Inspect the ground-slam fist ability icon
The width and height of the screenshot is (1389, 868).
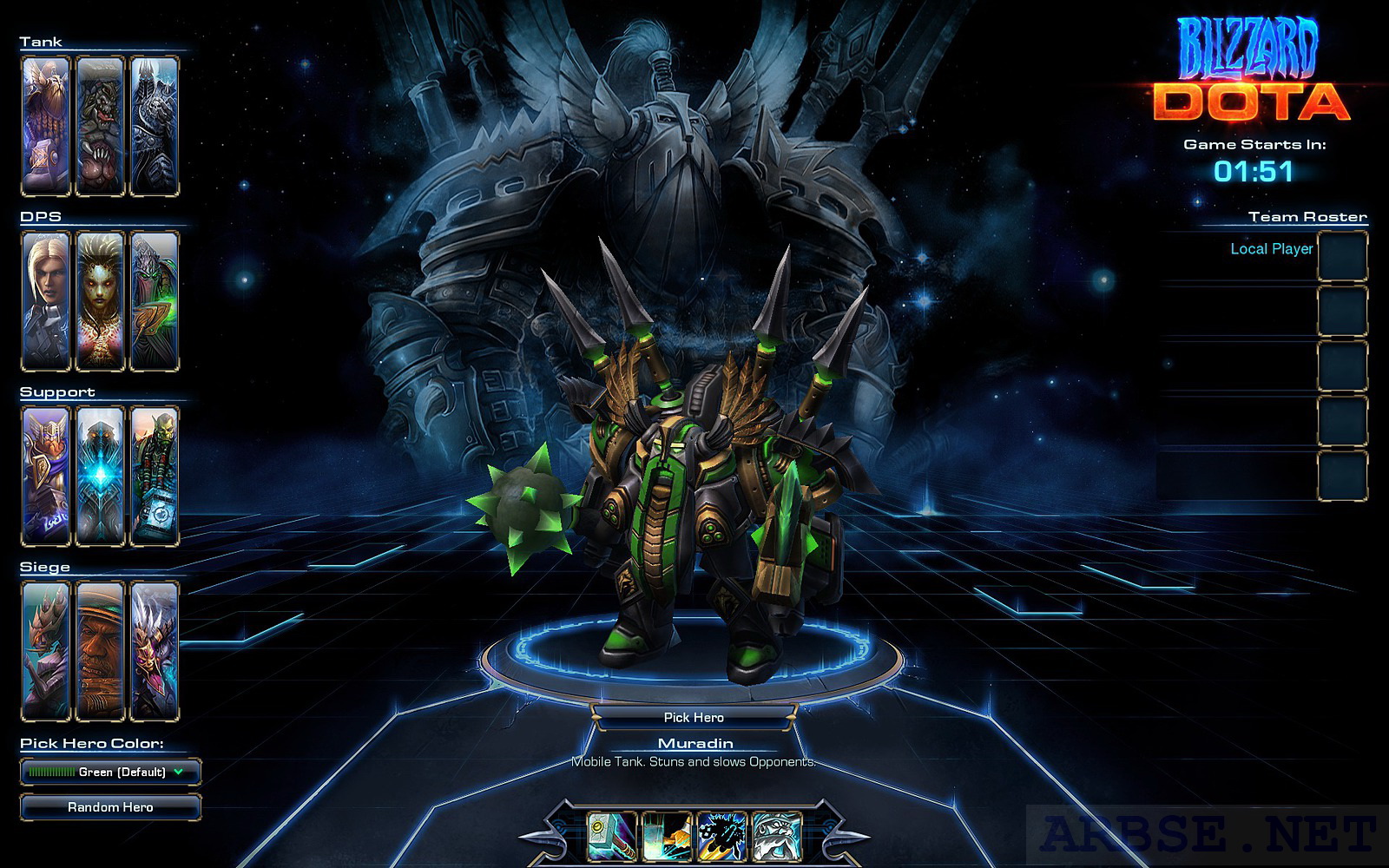[667, 837]
